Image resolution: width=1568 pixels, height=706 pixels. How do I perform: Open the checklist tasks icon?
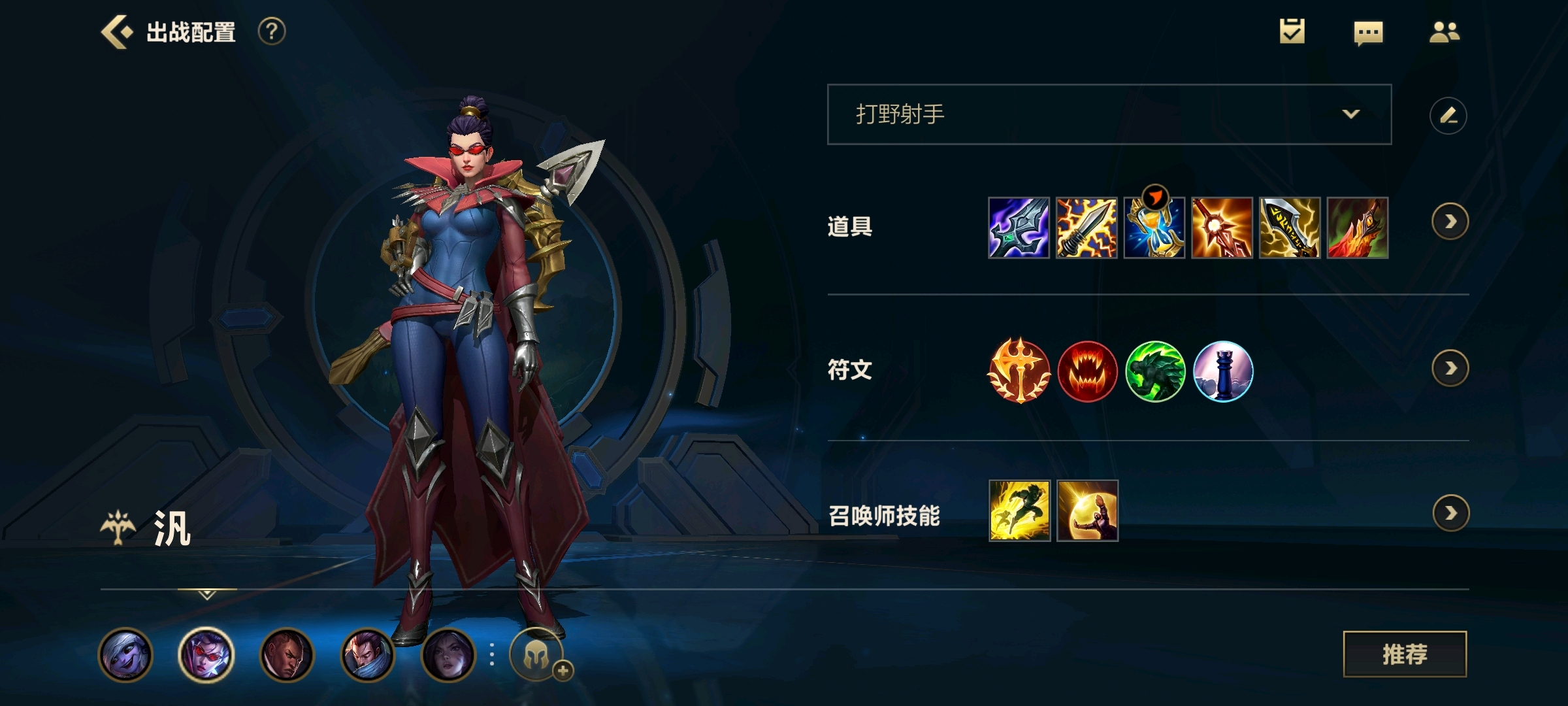point(1292,31)
